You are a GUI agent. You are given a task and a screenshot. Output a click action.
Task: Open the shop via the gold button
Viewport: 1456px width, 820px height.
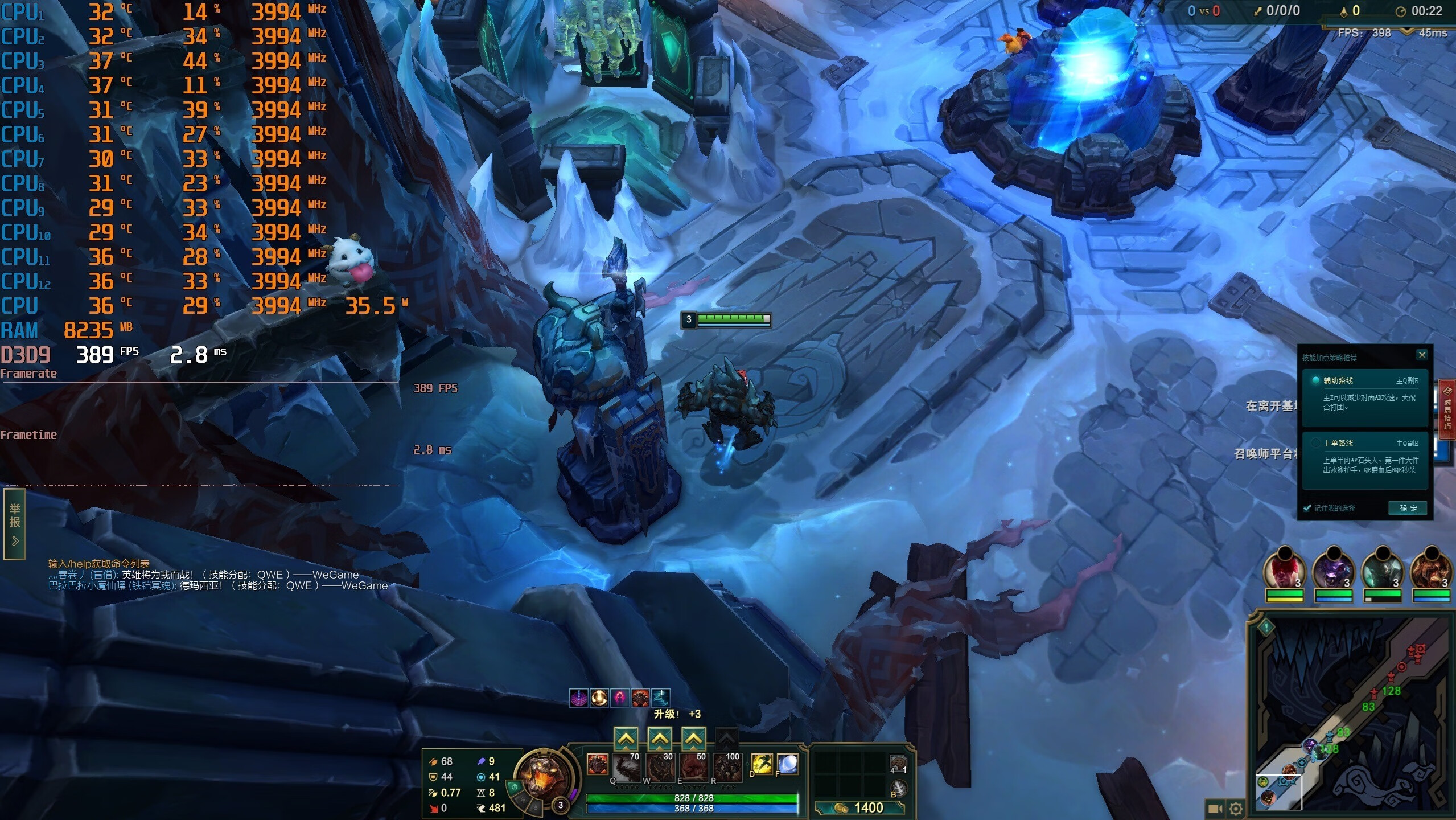(x=859, y=807)
